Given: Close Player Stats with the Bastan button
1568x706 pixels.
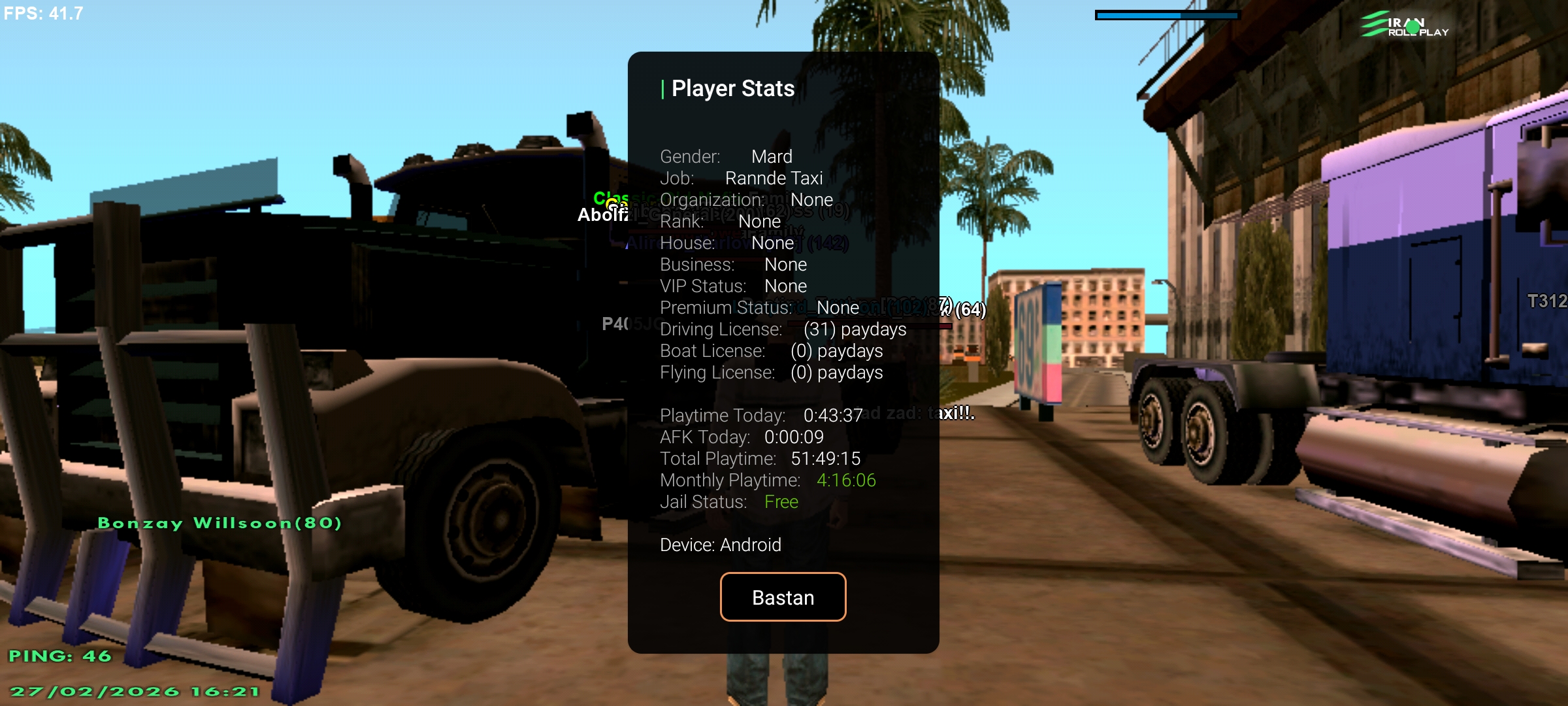Looking at the screenshot, I should pos(783,597).
